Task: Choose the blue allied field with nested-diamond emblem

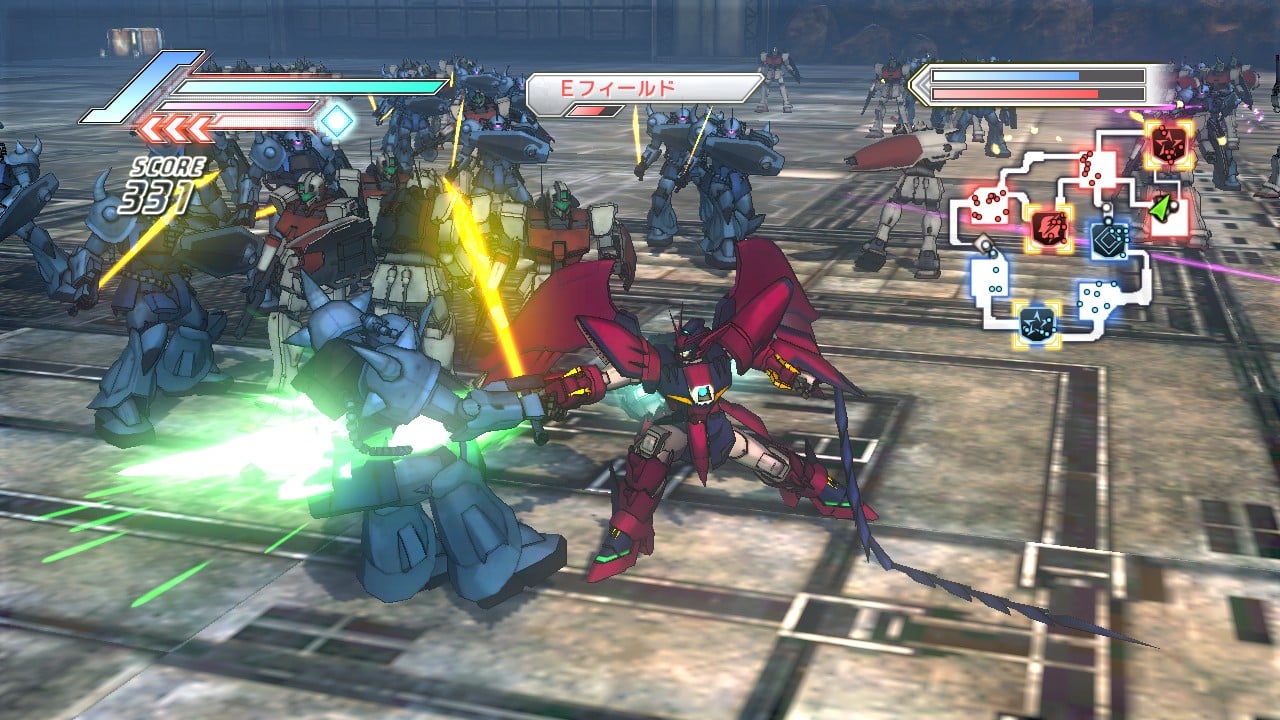Action: tap(1110, 238)
